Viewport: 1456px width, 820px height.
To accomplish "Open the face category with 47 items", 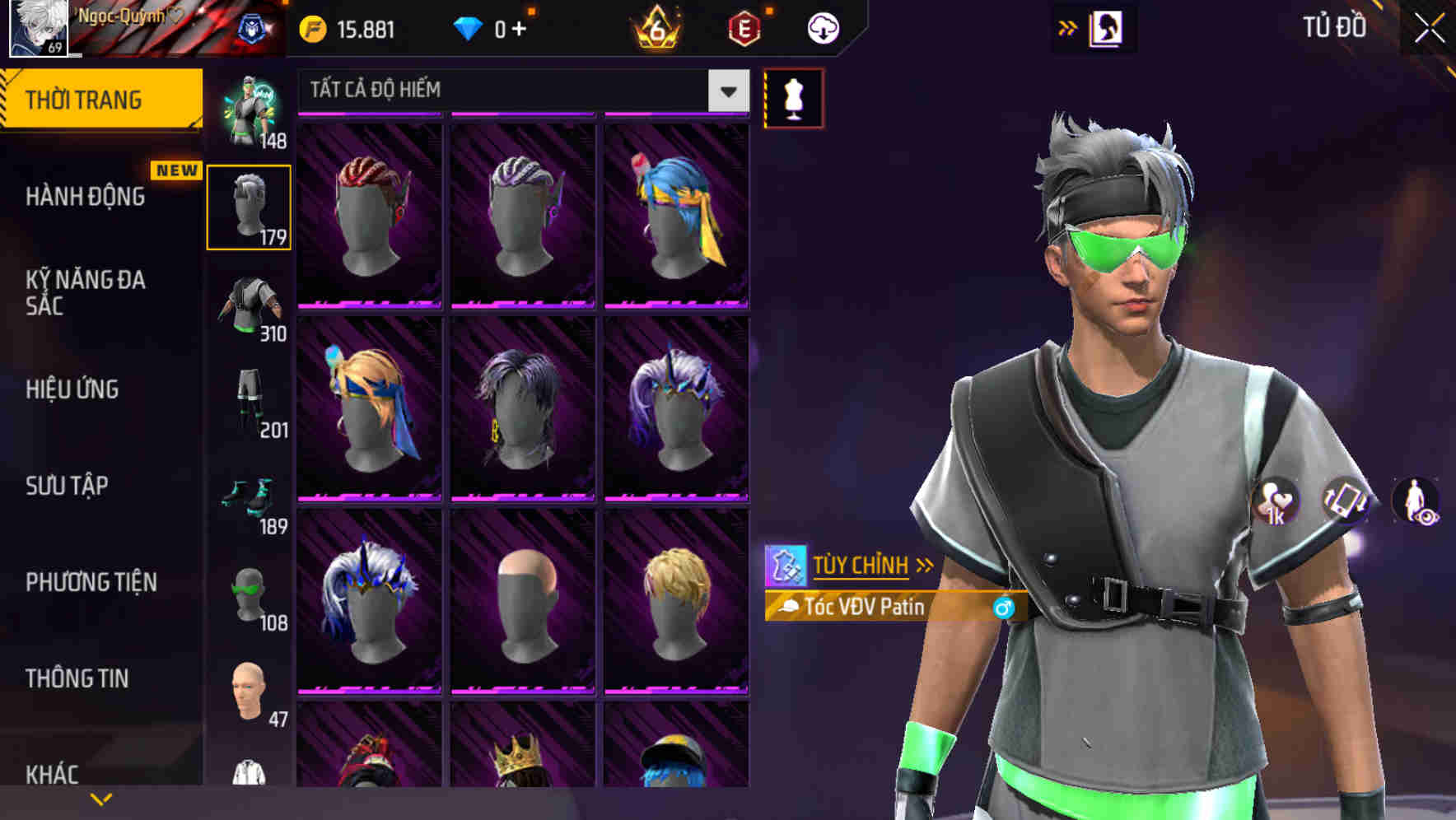I will tap(249, 690).
